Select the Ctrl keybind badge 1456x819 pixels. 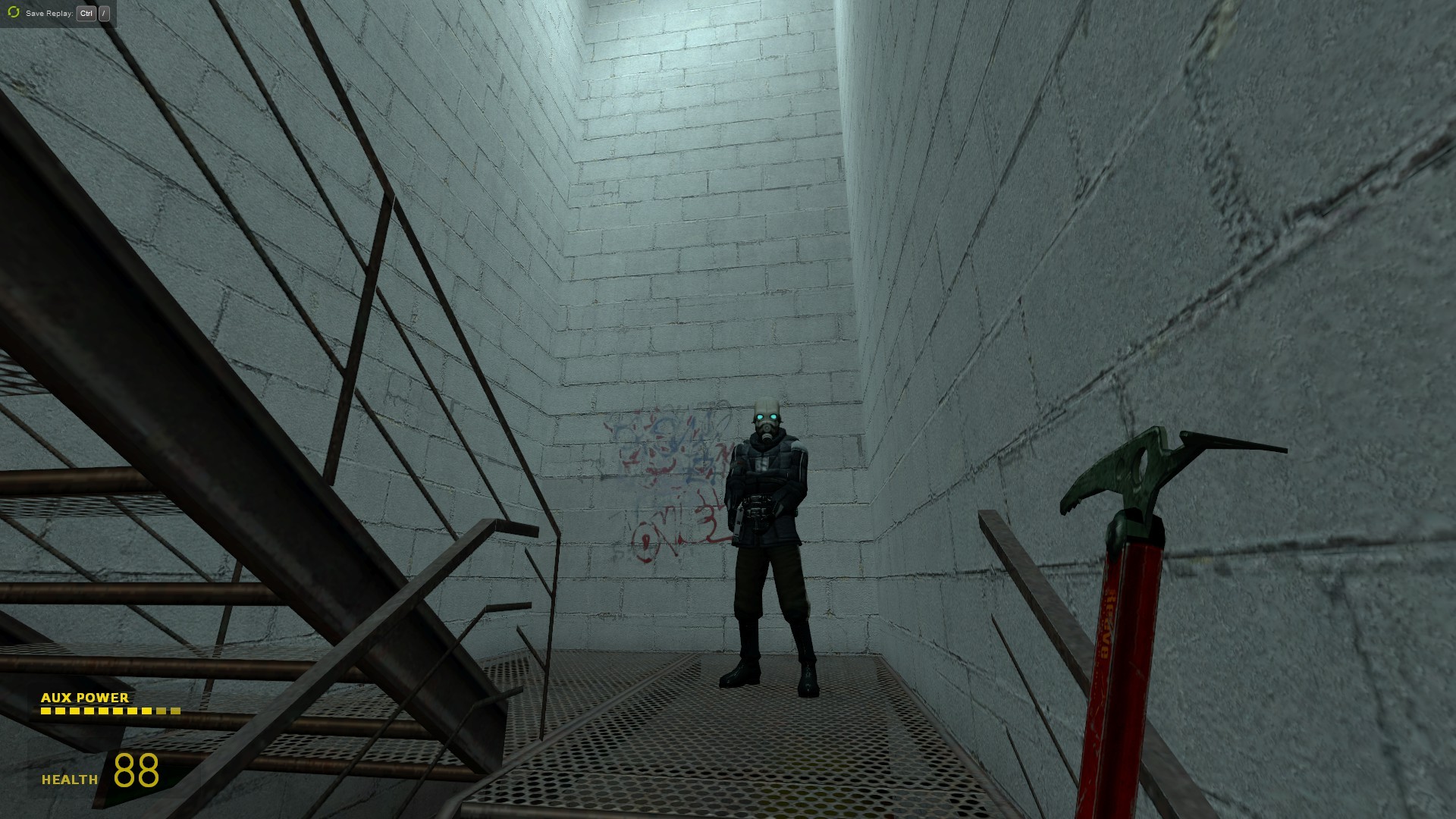point(86,13)
